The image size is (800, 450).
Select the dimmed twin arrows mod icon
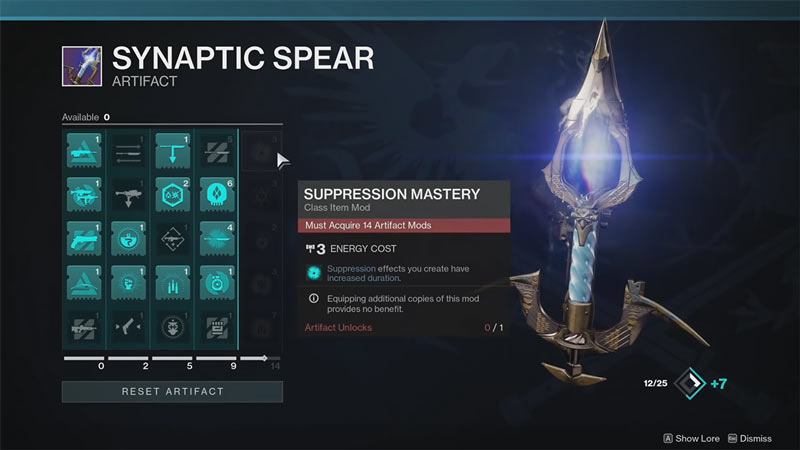pyautogui.click(x=128, y=150)
